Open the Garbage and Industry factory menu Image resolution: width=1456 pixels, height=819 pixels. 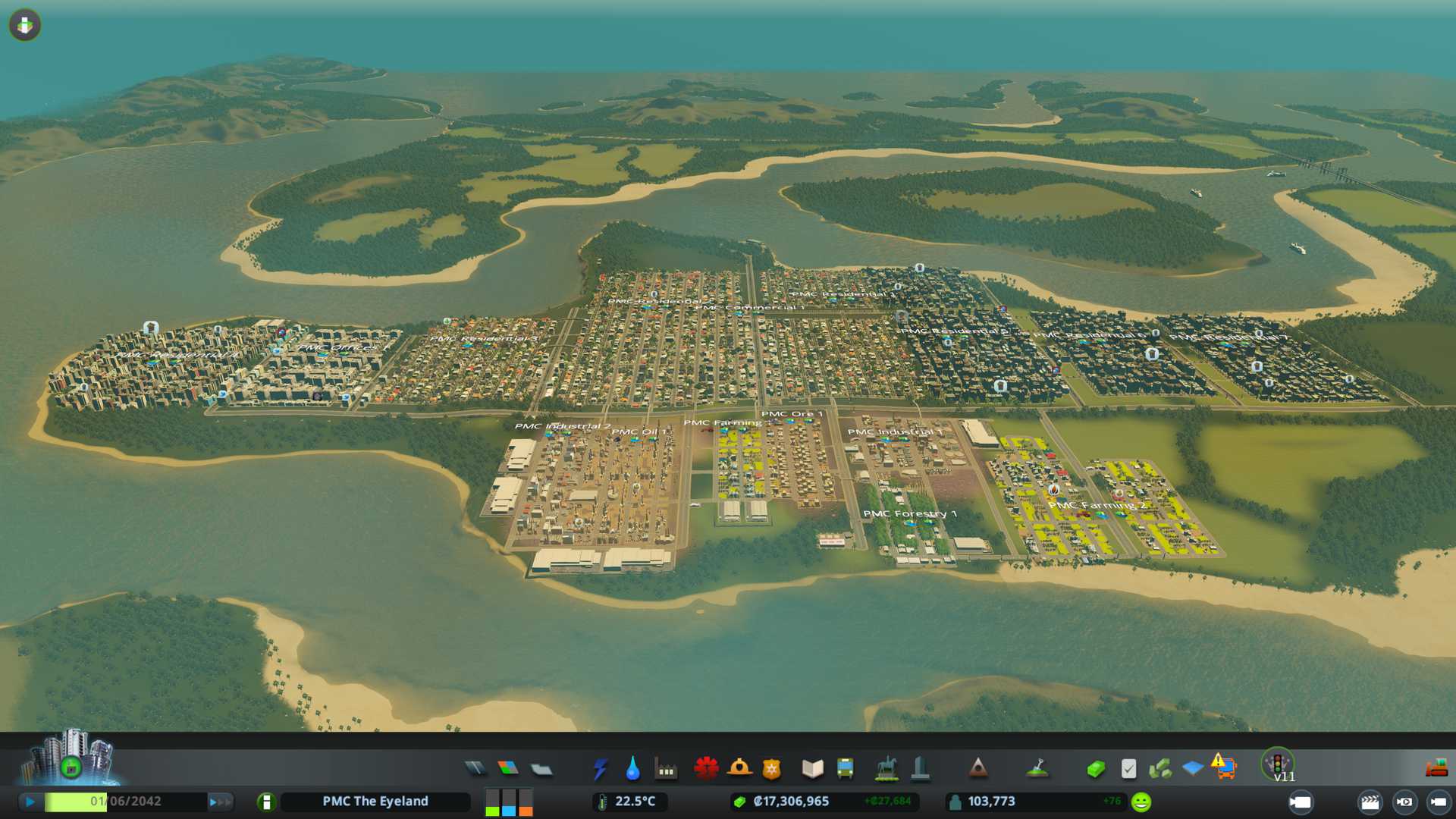(666, 770)
